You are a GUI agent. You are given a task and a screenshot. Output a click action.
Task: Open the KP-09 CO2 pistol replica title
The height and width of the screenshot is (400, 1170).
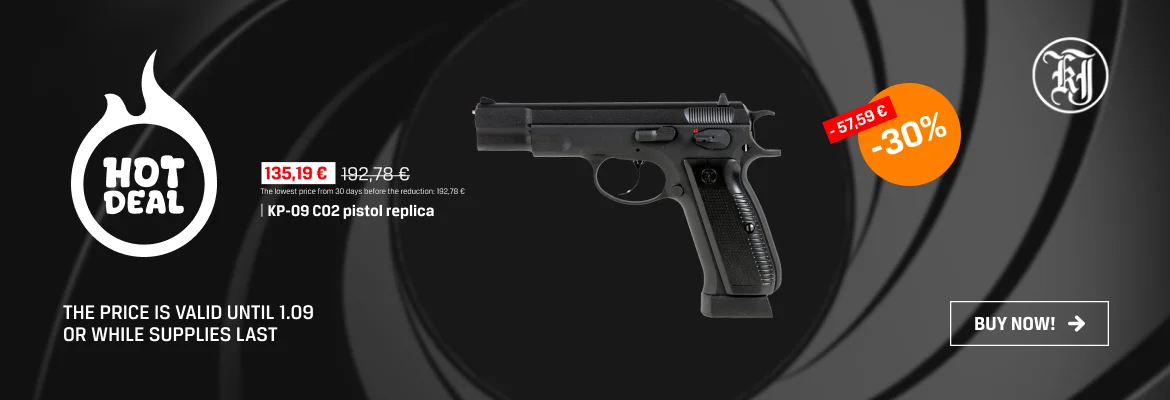[x=350, y=212]
